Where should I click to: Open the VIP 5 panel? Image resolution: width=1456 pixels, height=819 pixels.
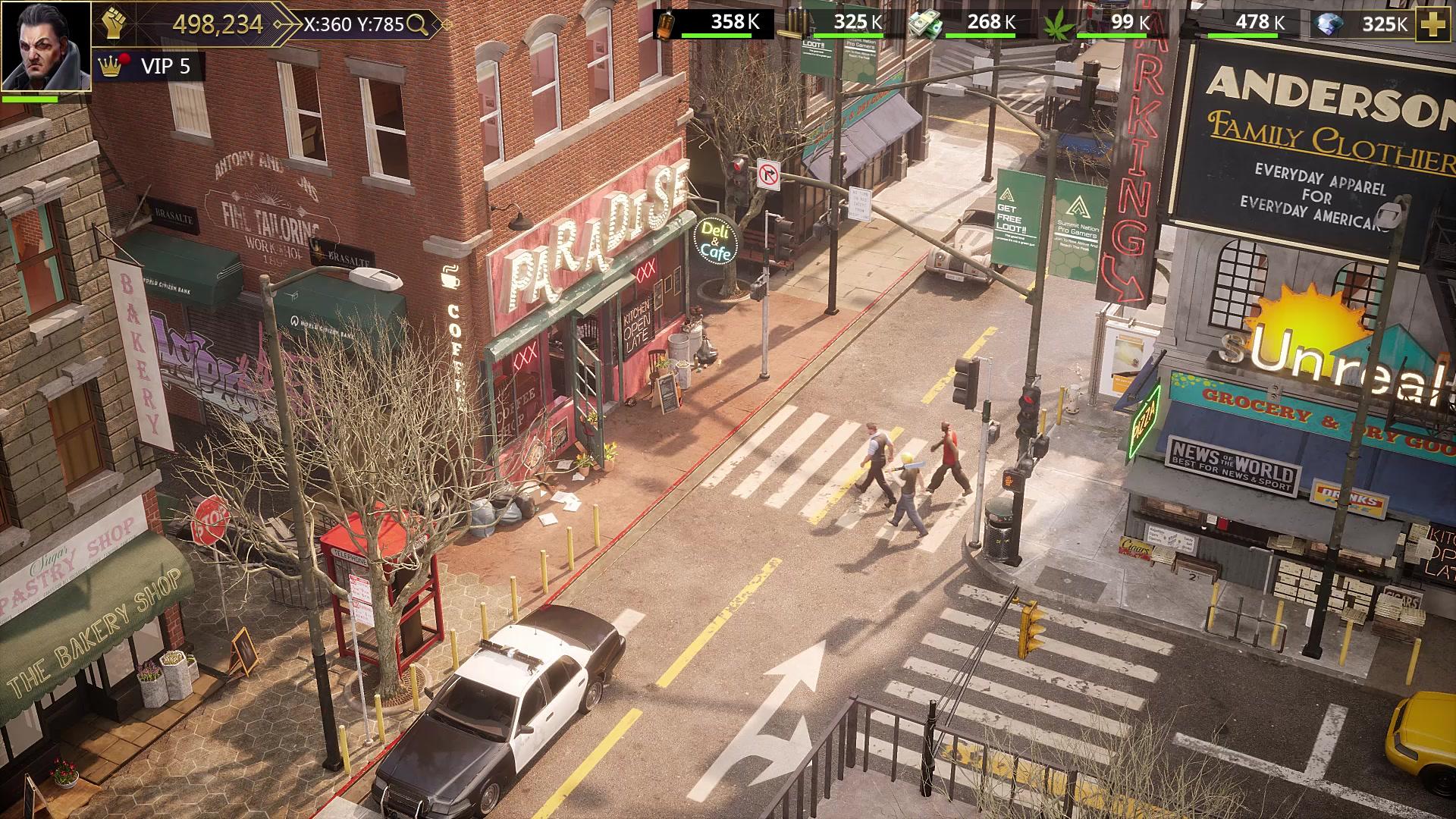150,67
